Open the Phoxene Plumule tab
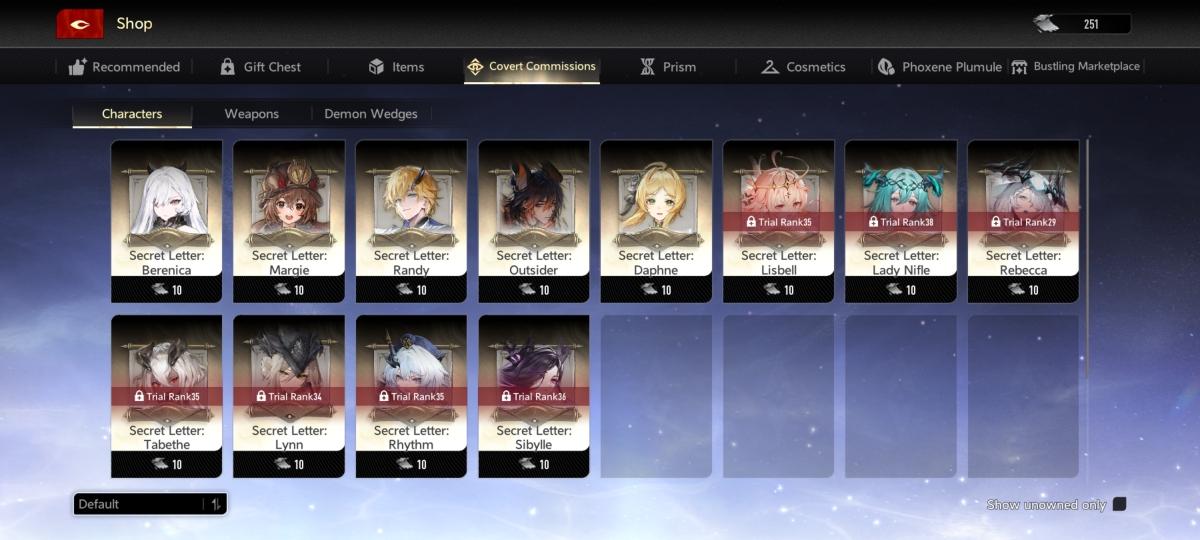 pyautogui.click(x=939, y=67)
